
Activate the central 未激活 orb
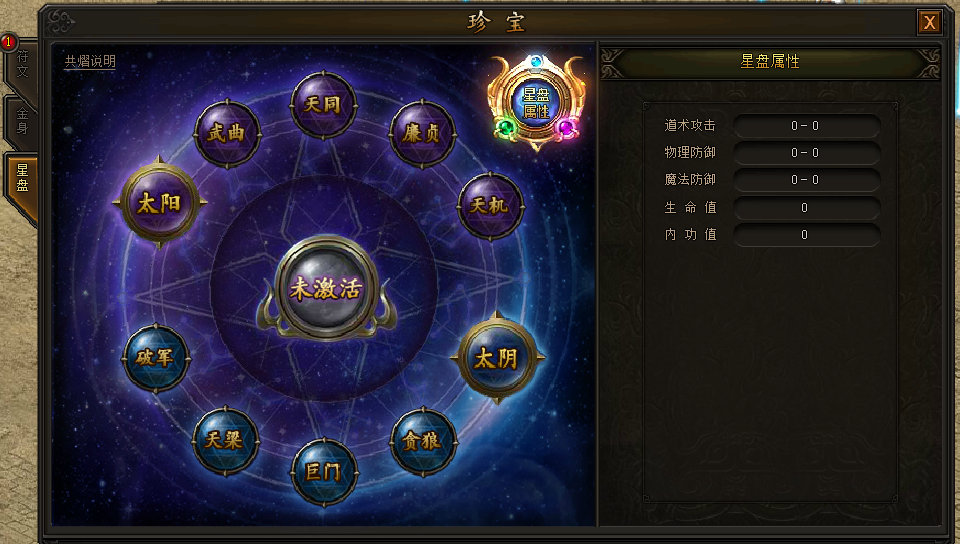click(x=325, y=288)
